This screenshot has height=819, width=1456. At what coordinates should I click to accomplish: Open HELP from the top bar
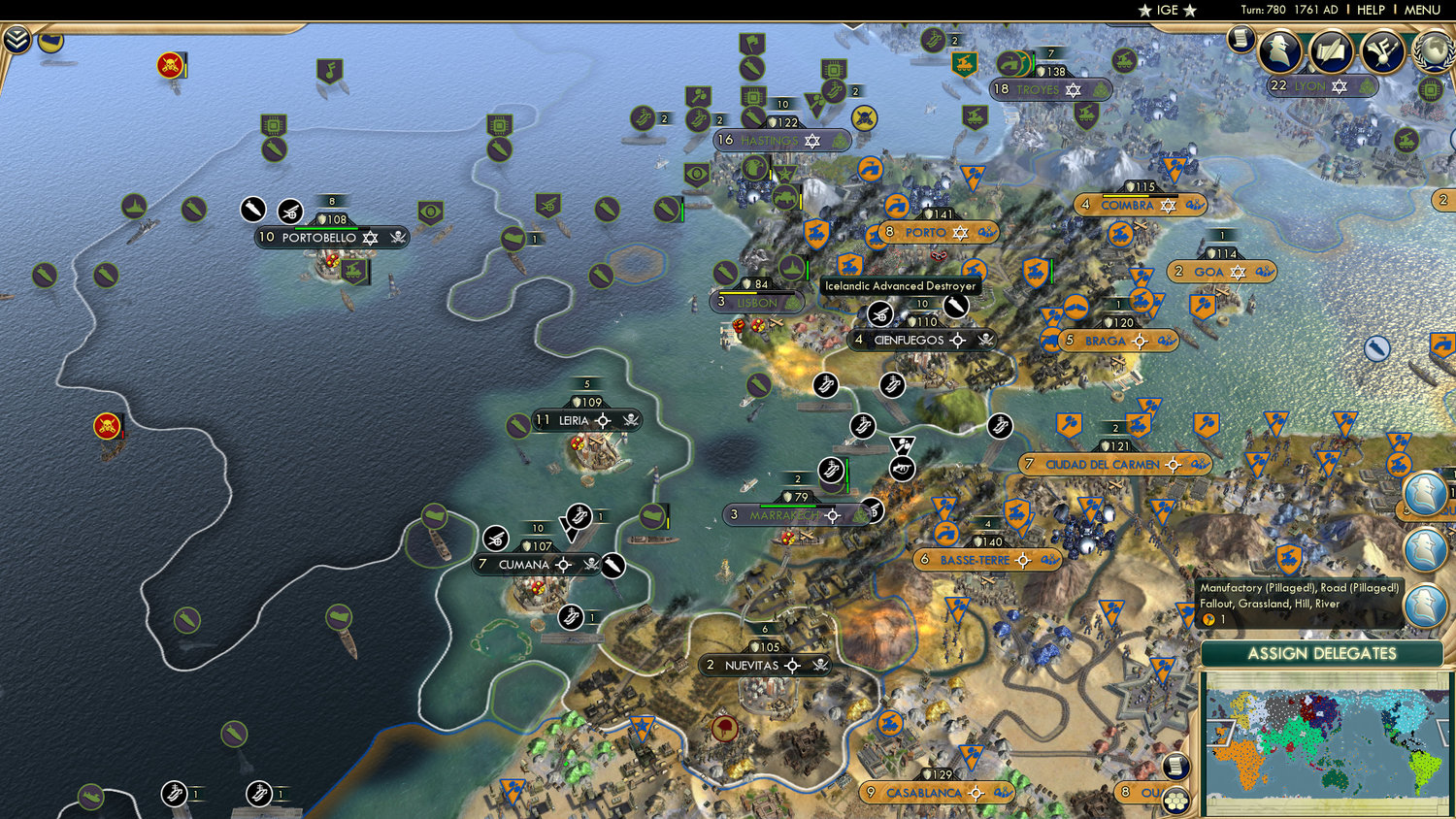(1373, 10)
